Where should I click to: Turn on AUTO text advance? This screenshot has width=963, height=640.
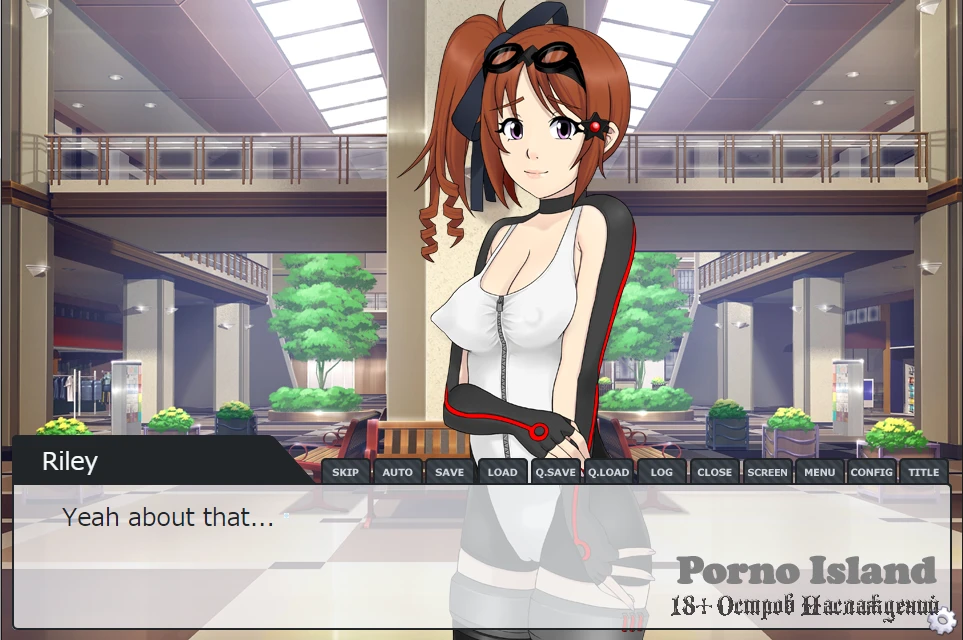tap(397, 472)
